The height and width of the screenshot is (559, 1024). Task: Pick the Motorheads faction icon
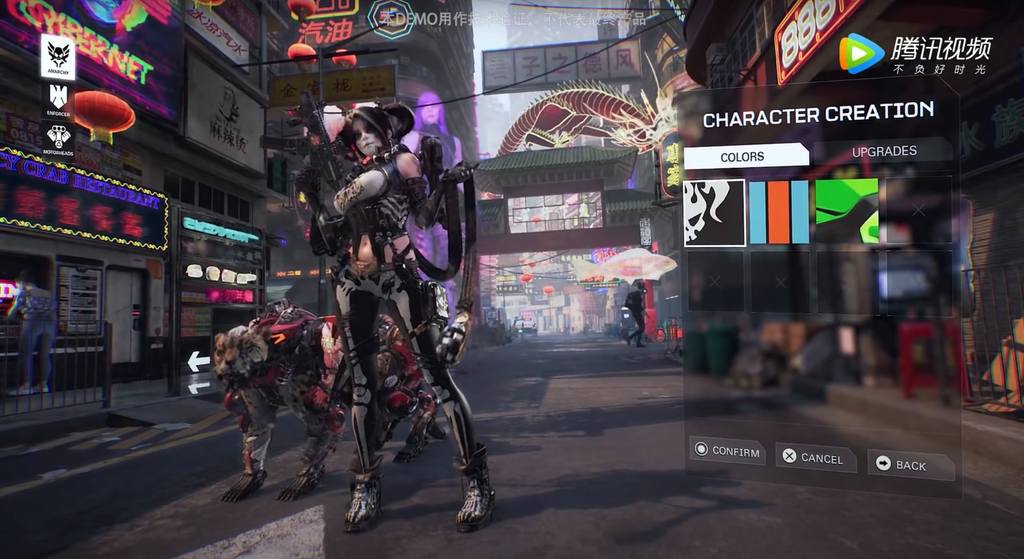pos(58,137)
